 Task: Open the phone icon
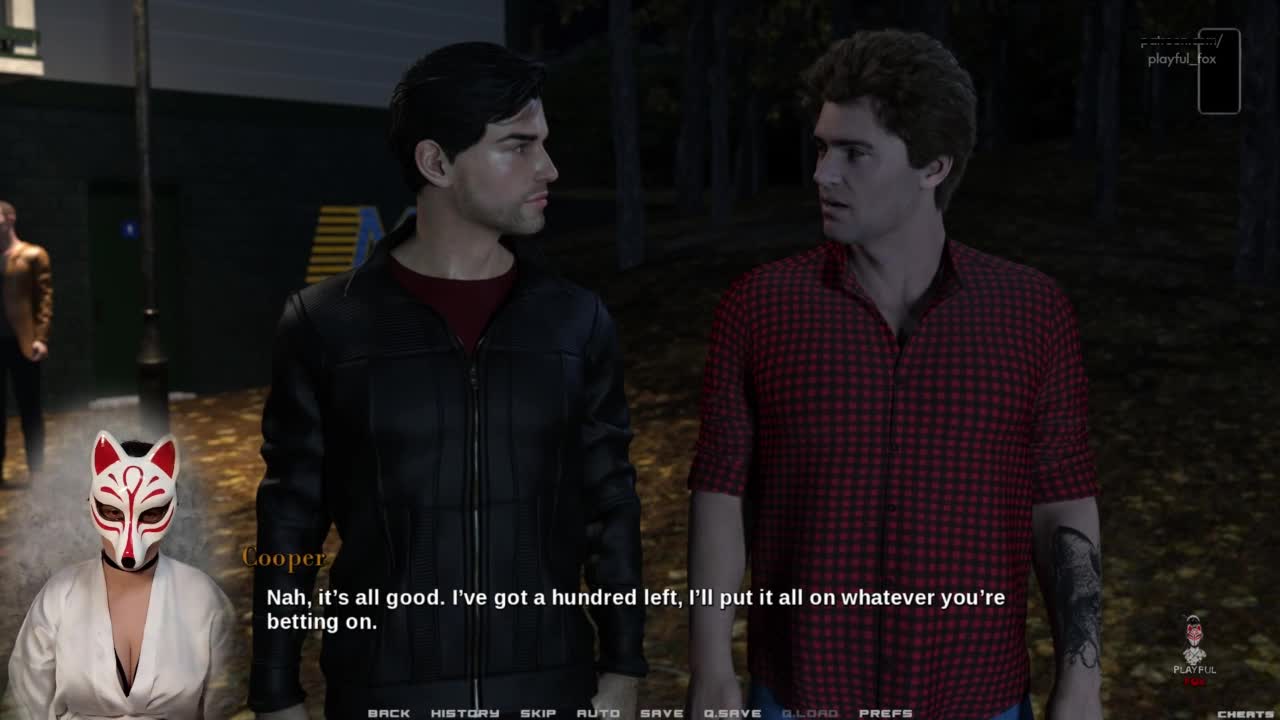[x=1219, y=71]
